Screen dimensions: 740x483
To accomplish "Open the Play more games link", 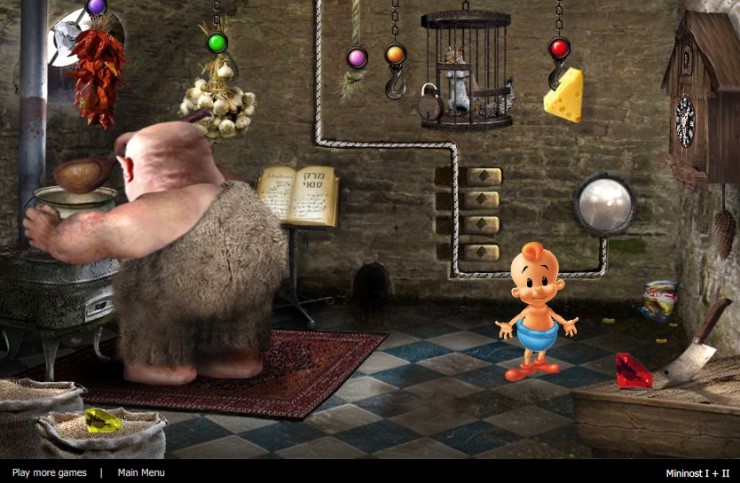I will [x=49, y=472].
